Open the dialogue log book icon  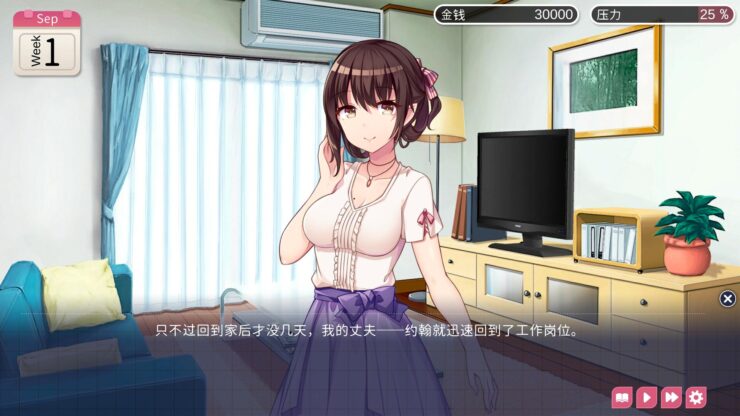click(621, 397)
